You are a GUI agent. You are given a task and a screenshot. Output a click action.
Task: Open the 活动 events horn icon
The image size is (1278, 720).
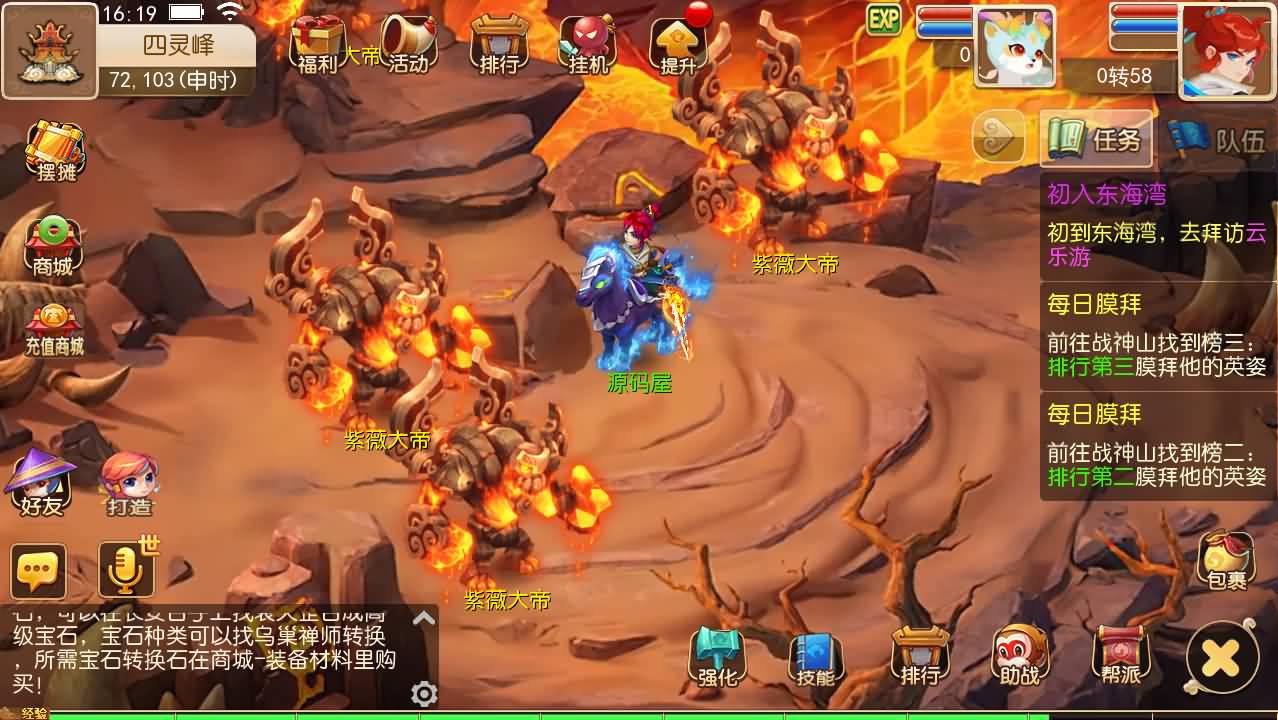[x=408, y=45]
